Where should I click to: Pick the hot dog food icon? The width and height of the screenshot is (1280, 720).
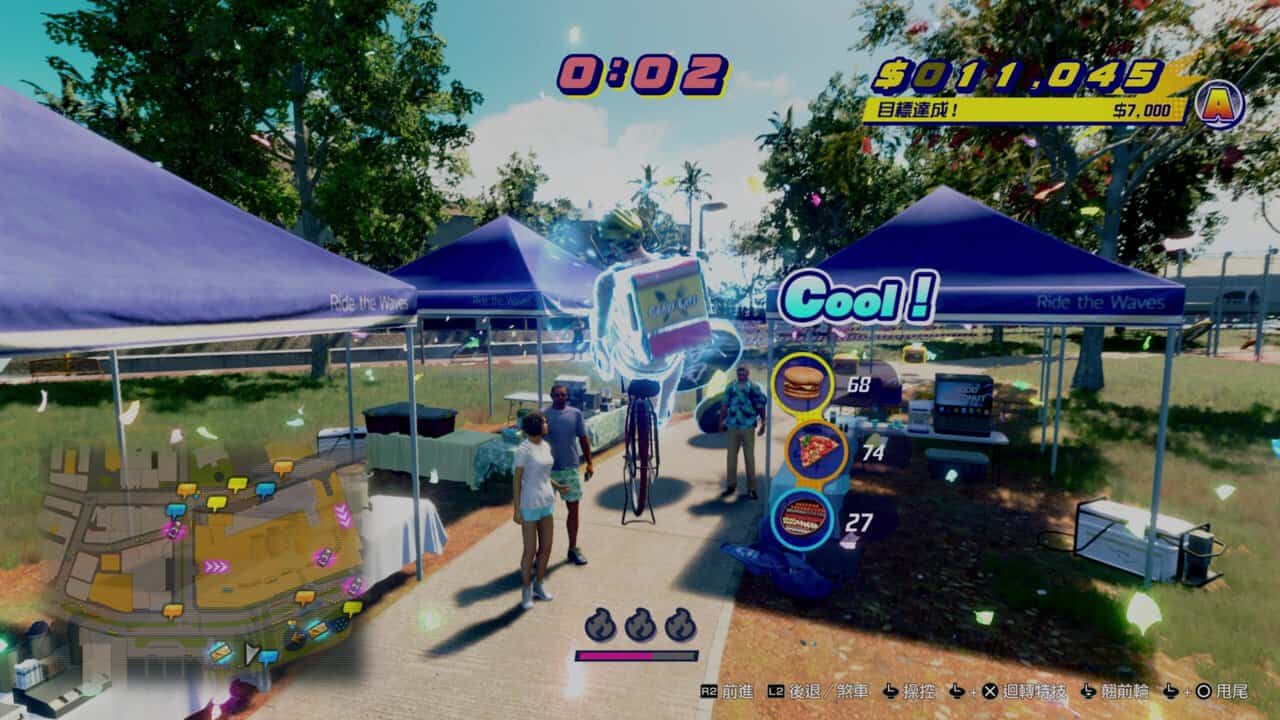pyautogui.click(x=802, y=518)
